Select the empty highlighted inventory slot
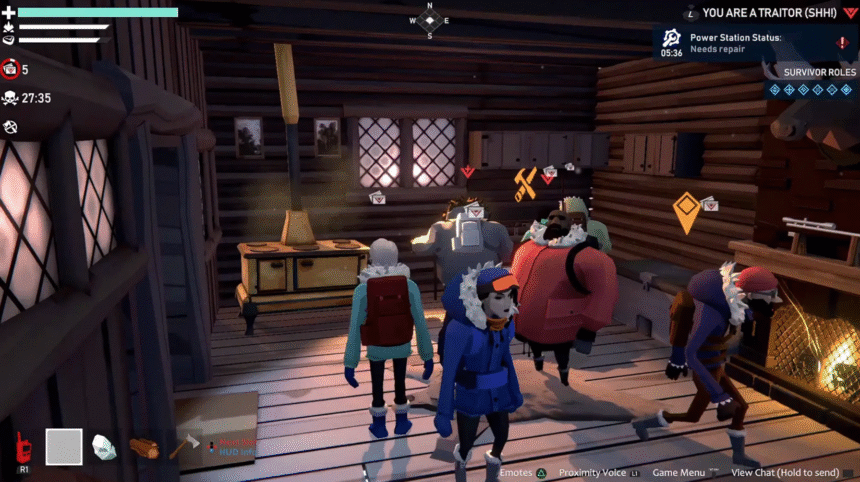This screenshot has height=482, width=860. [64, 446]
